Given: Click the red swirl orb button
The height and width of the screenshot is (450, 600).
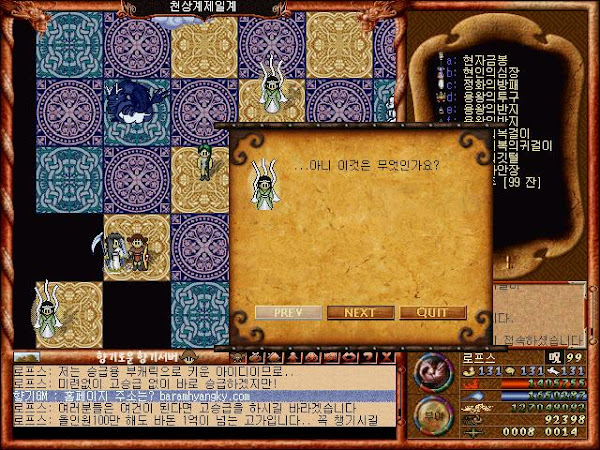Looking at the screenshot, I should pos(433,372).
